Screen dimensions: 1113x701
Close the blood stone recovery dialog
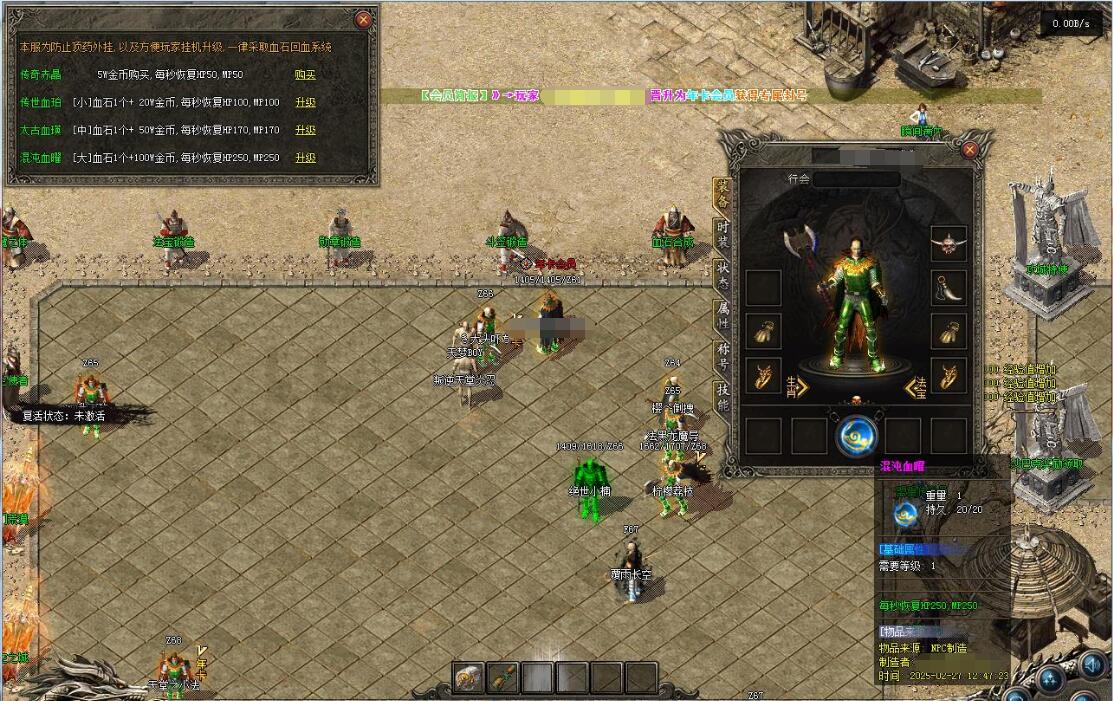click(x=364, y=19)
